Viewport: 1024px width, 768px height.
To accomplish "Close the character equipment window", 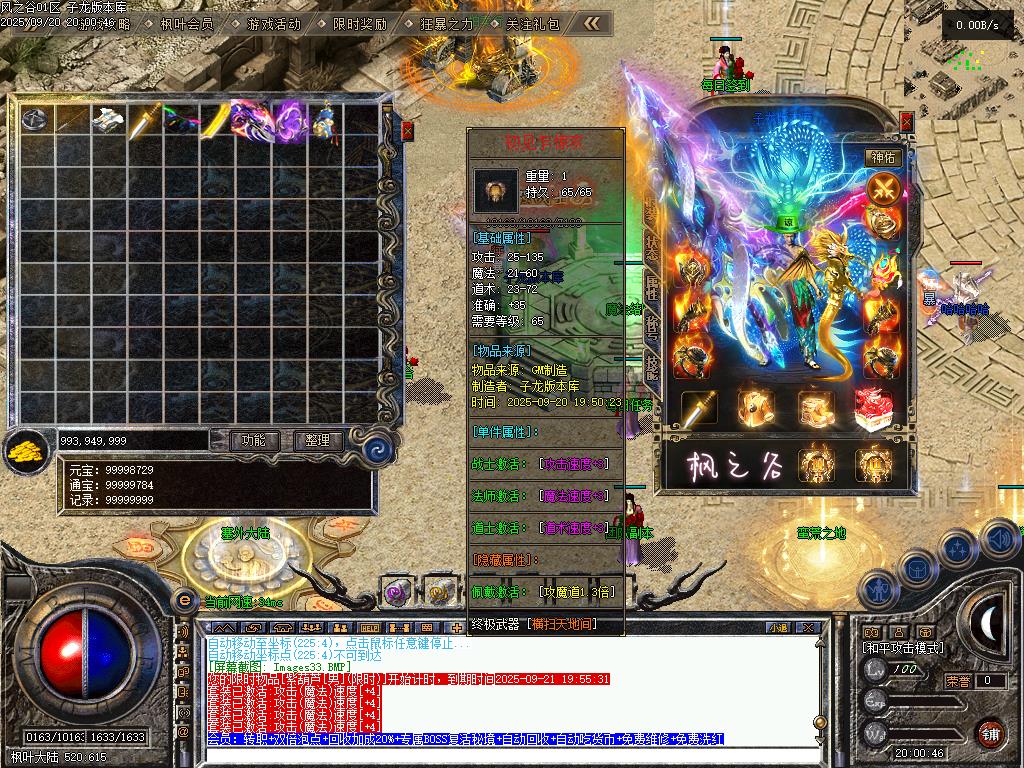I will click(906, 121).
